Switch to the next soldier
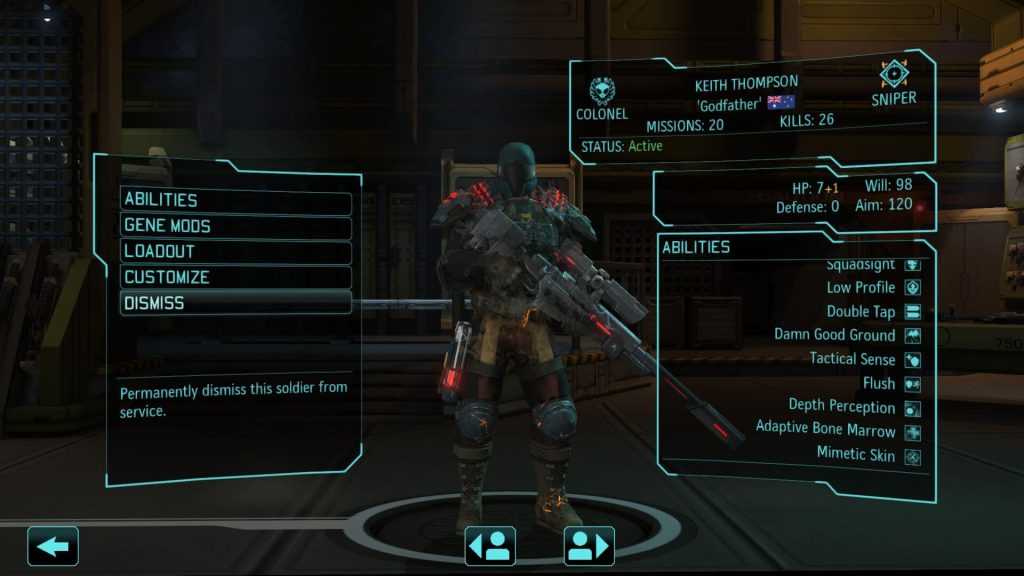 (589, 546)
